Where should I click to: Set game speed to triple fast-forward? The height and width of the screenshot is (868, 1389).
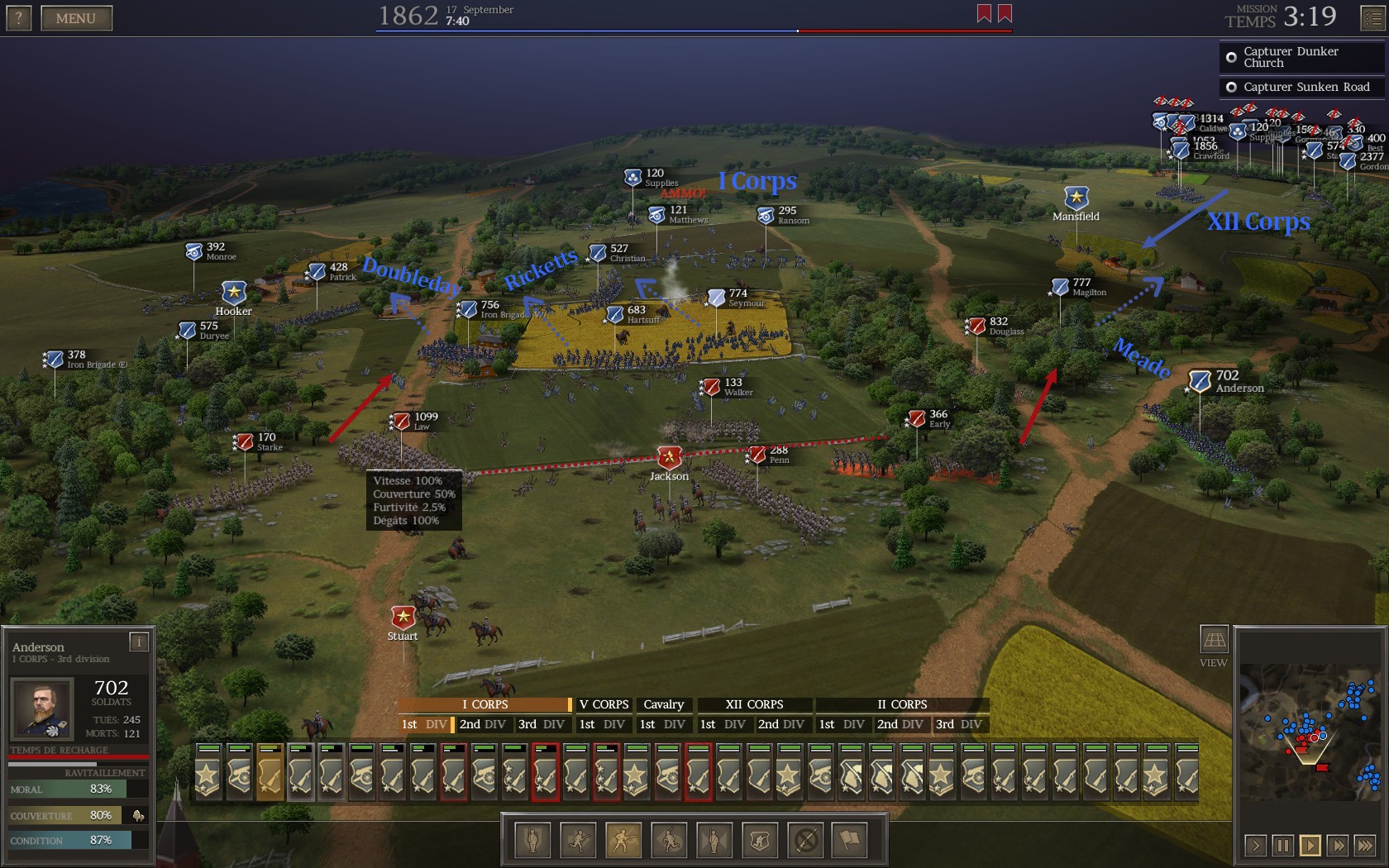1365,845
